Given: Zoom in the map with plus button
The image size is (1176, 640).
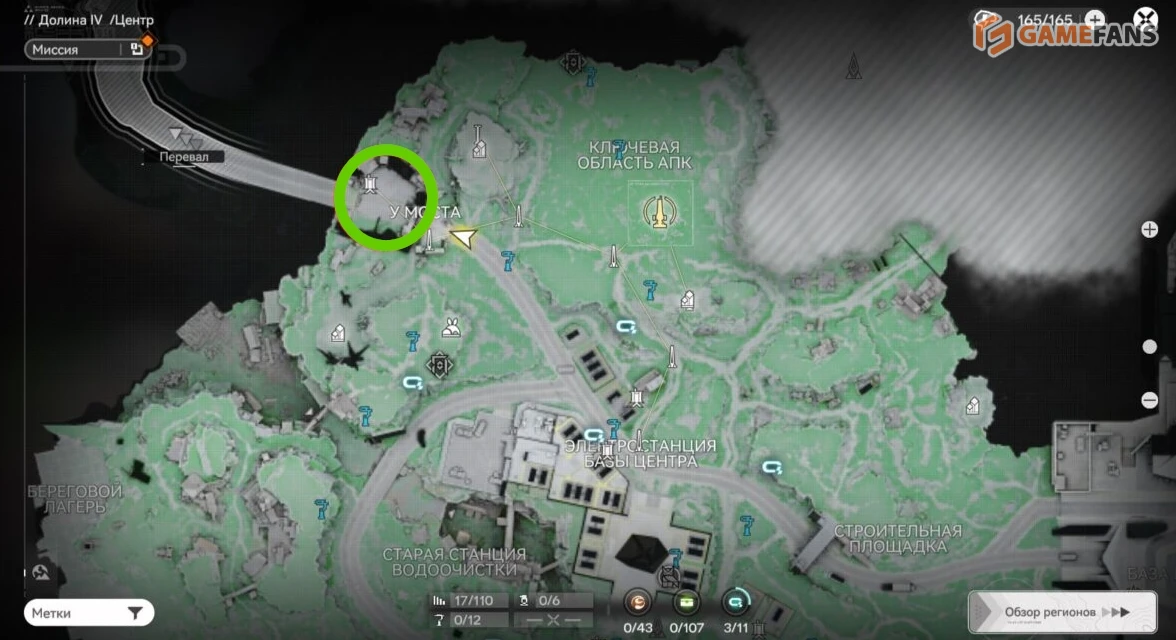Looking at the screenshot, I should [x=1150, y=229].
